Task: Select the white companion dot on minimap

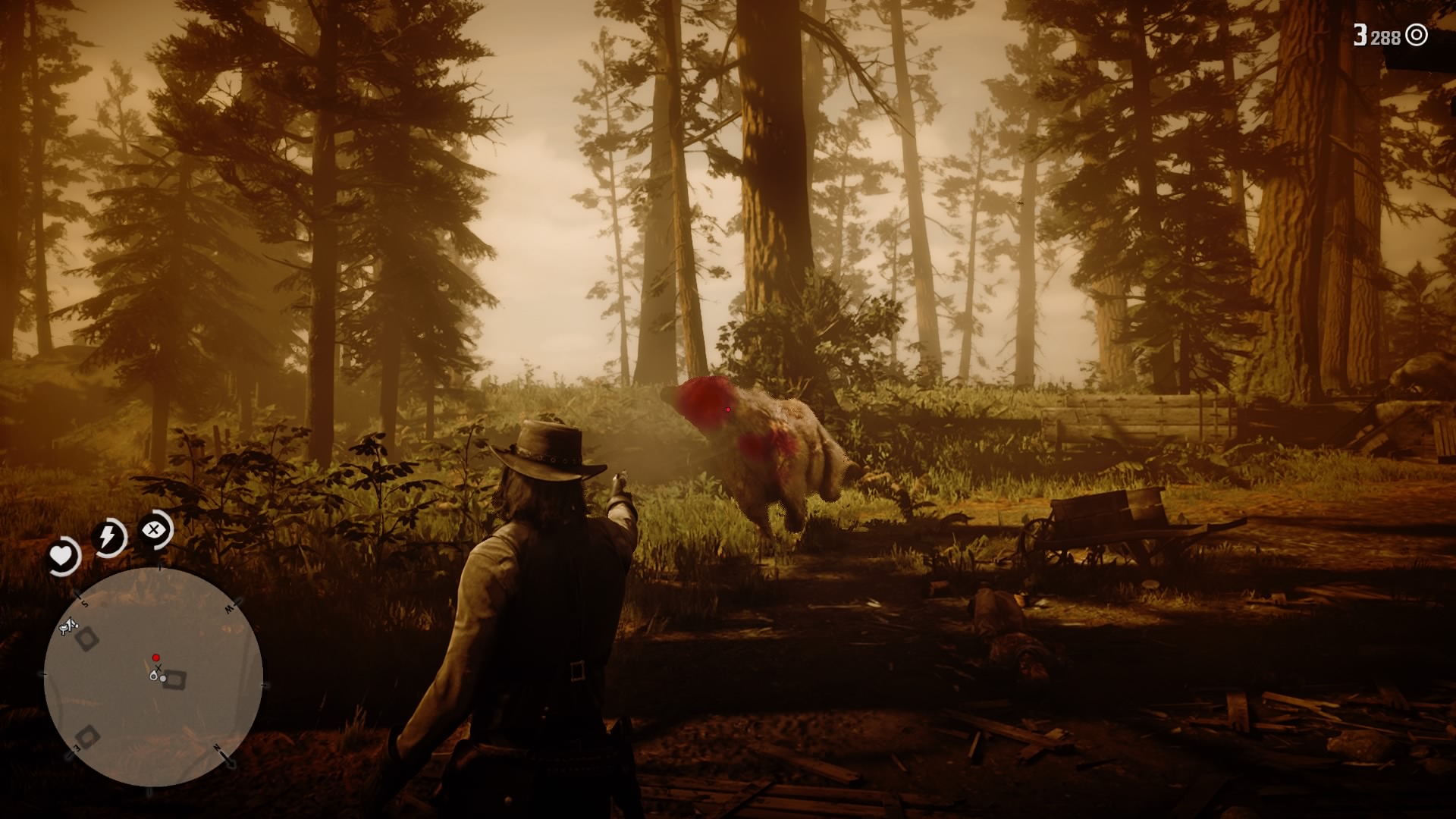Action: 163,679
